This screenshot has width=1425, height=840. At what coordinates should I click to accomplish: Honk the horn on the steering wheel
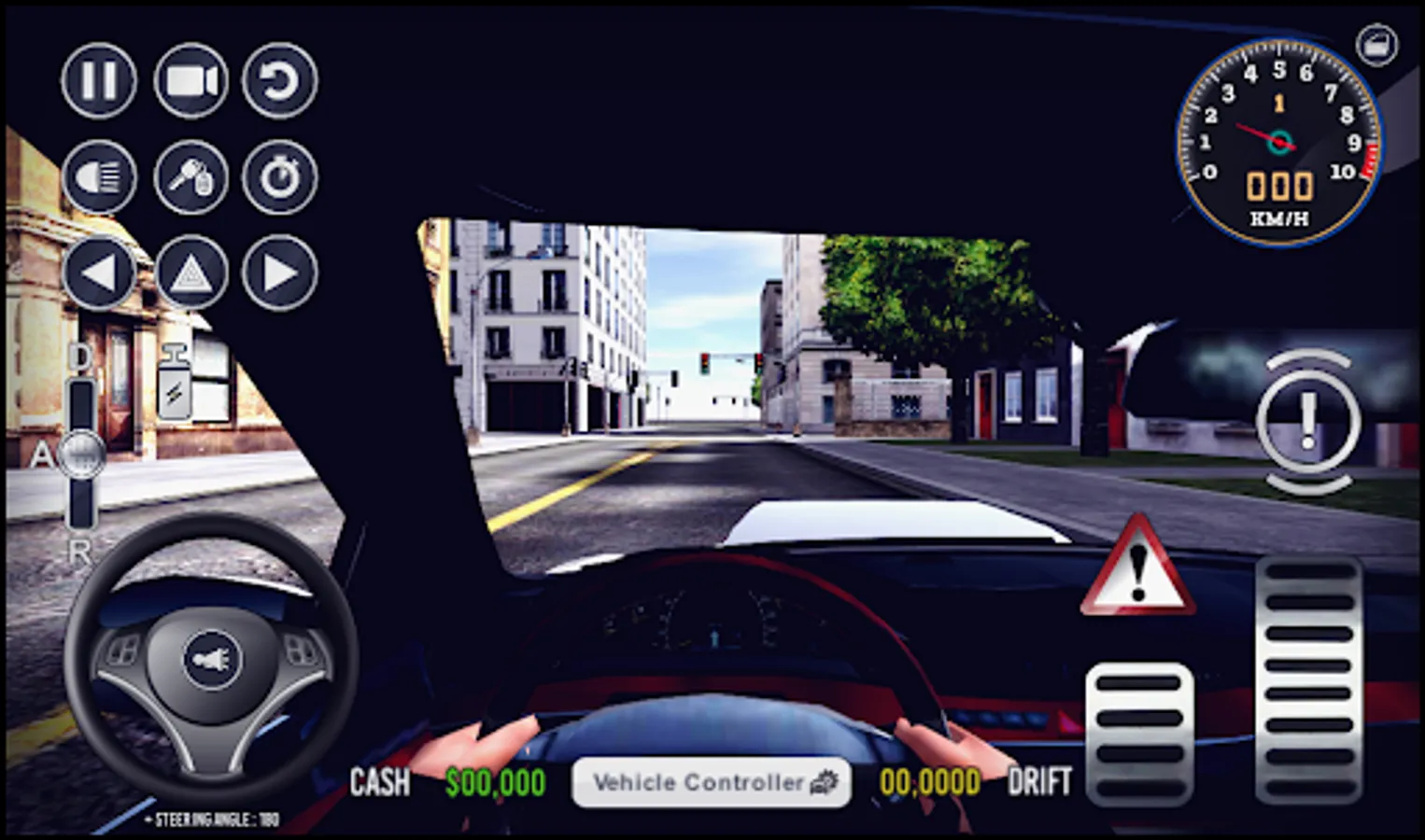(x=213, y=659)
